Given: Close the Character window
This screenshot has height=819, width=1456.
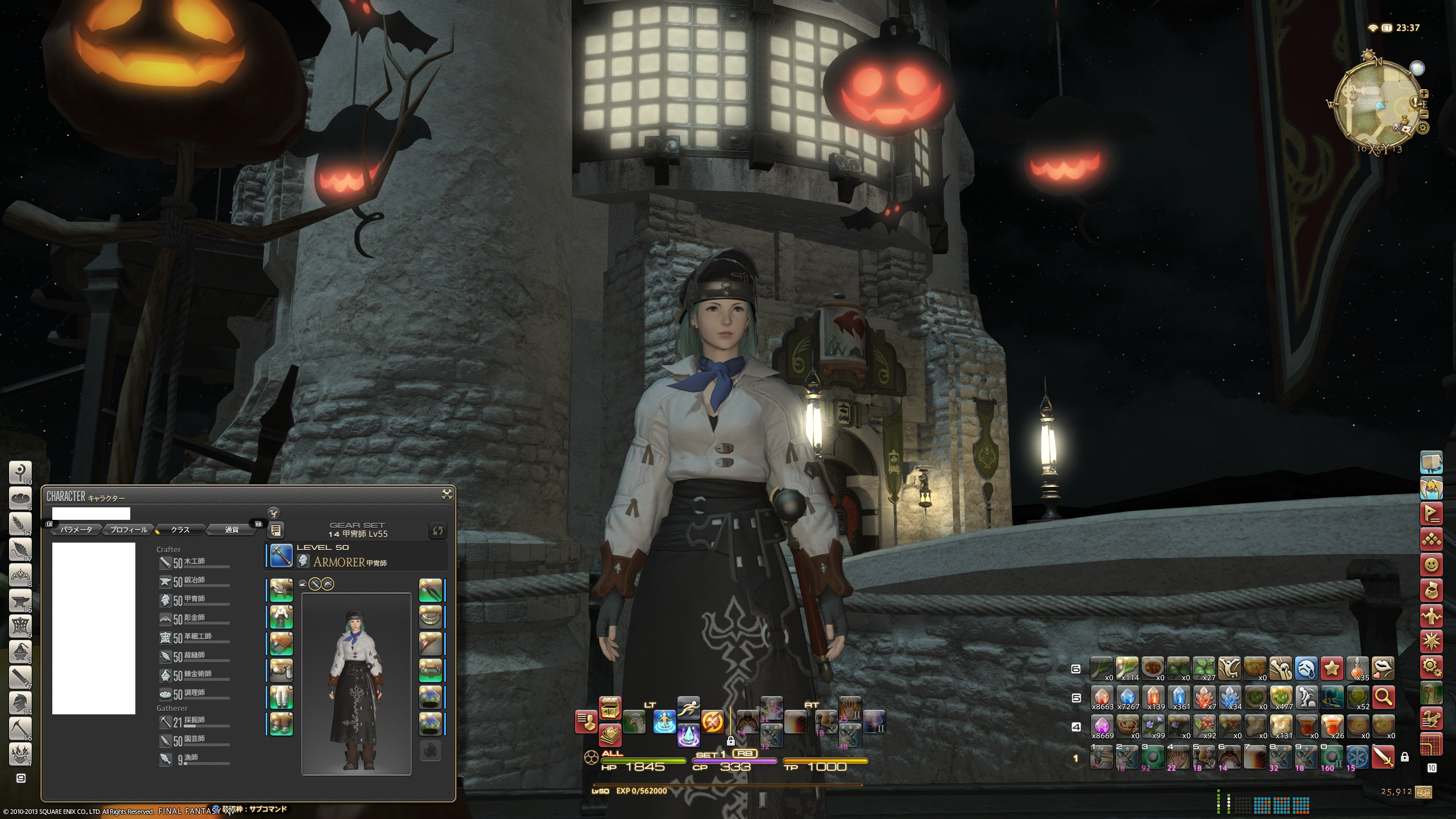Looking at the screenshot, I should (x=447, y=495).
